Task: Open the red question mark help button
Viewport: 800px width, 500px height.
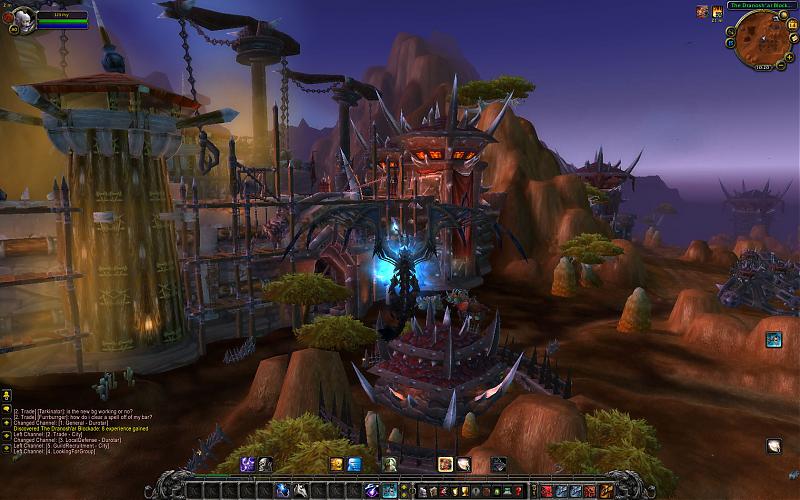Action: [x=517, y=490]
